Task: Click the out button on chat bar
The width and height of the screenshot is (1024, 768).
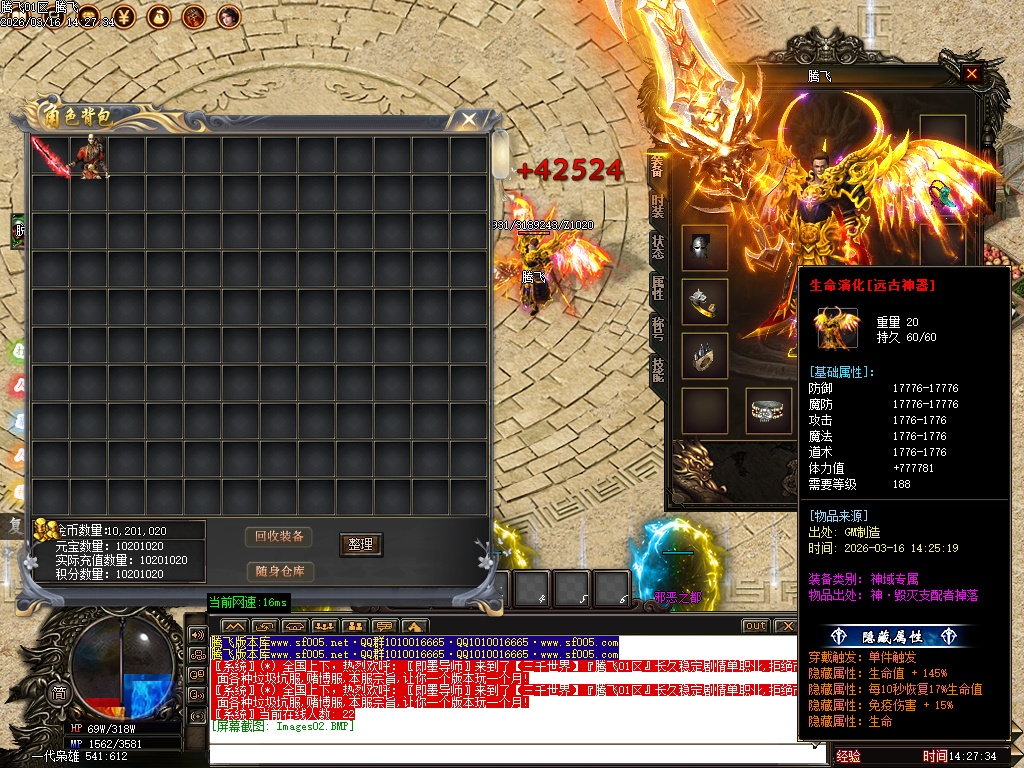Action: click(755, 626)
